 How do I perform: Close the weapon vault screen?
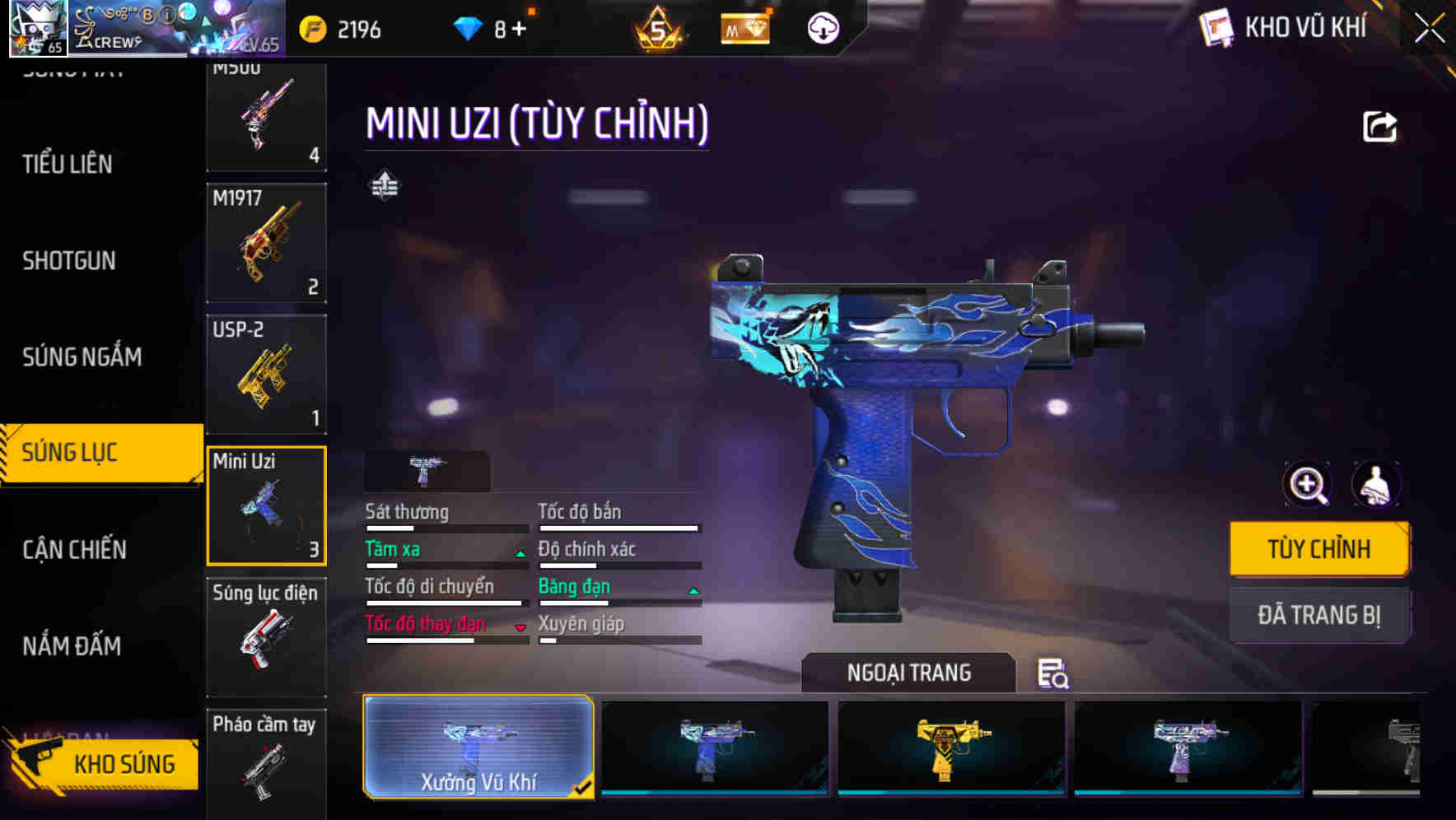click(1429, 29)
